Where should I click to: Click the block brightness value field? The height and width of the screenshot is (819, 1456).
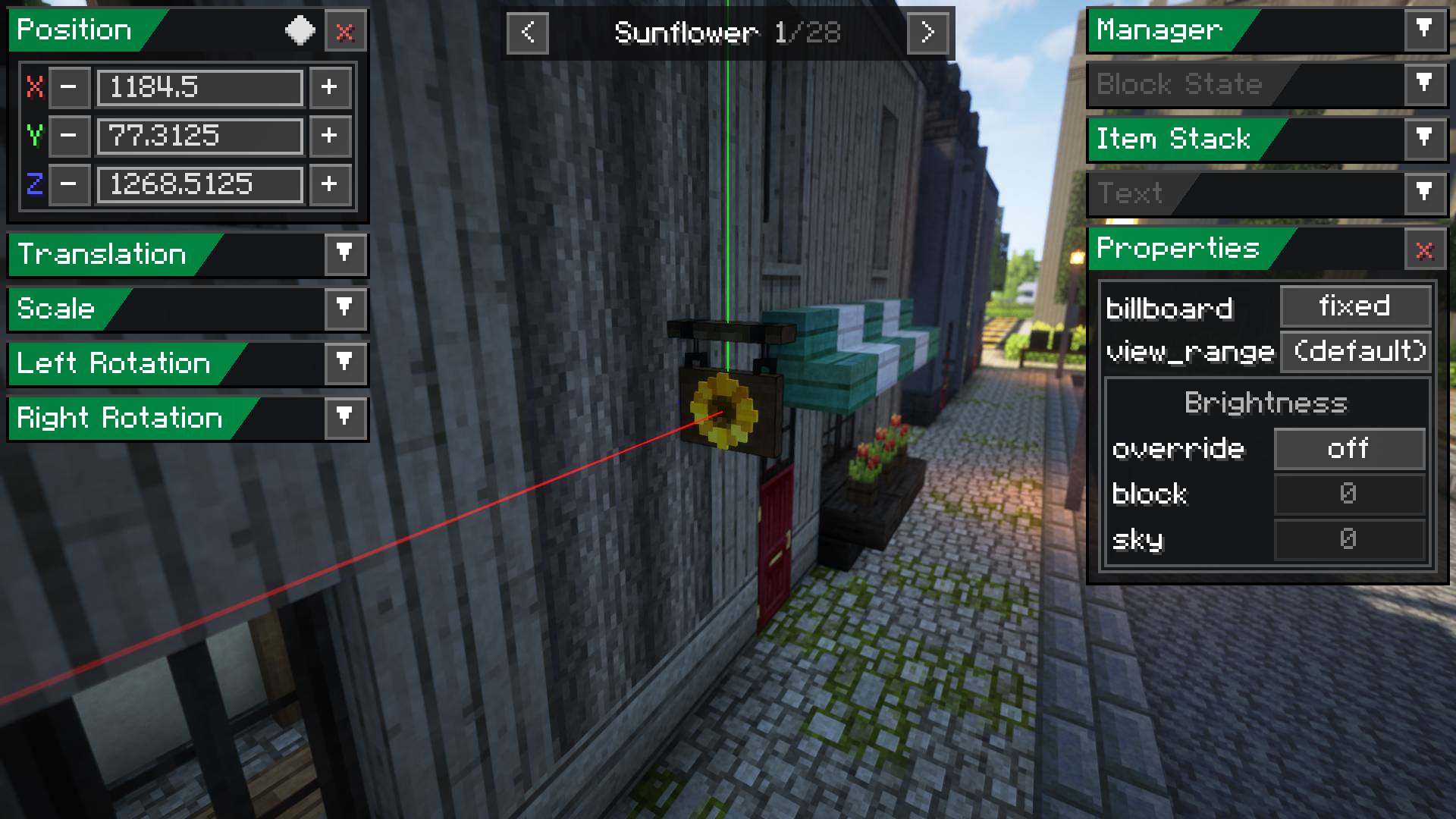1349,494
